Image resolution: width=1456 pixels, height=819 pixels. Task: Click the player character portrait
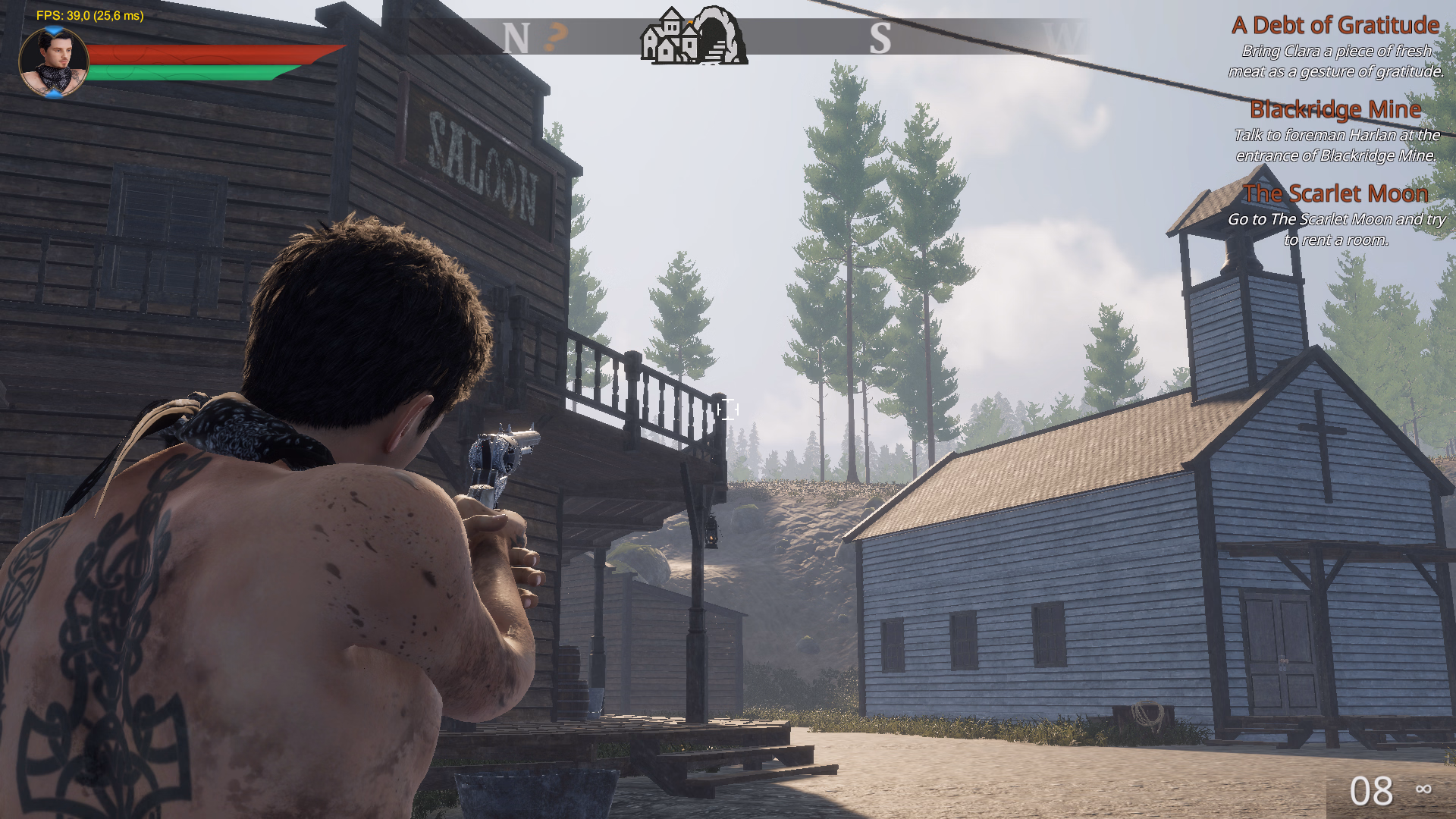[x=53, y=62]
